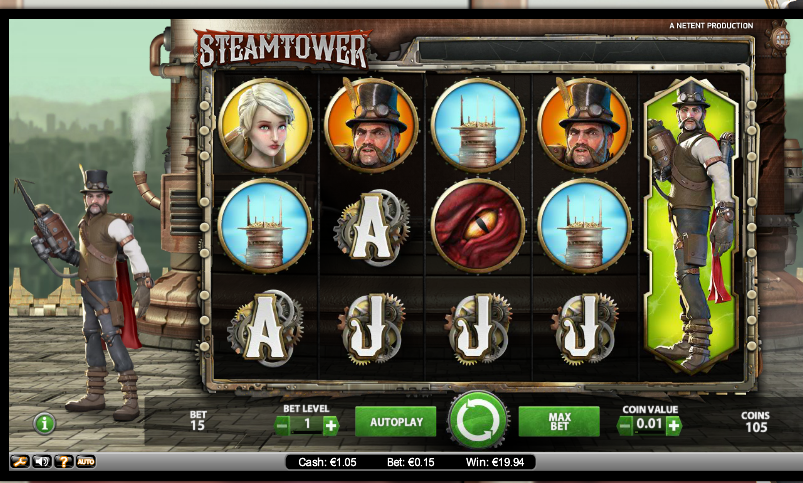
Task: Raise the coin value
Action: pos(674,425)
